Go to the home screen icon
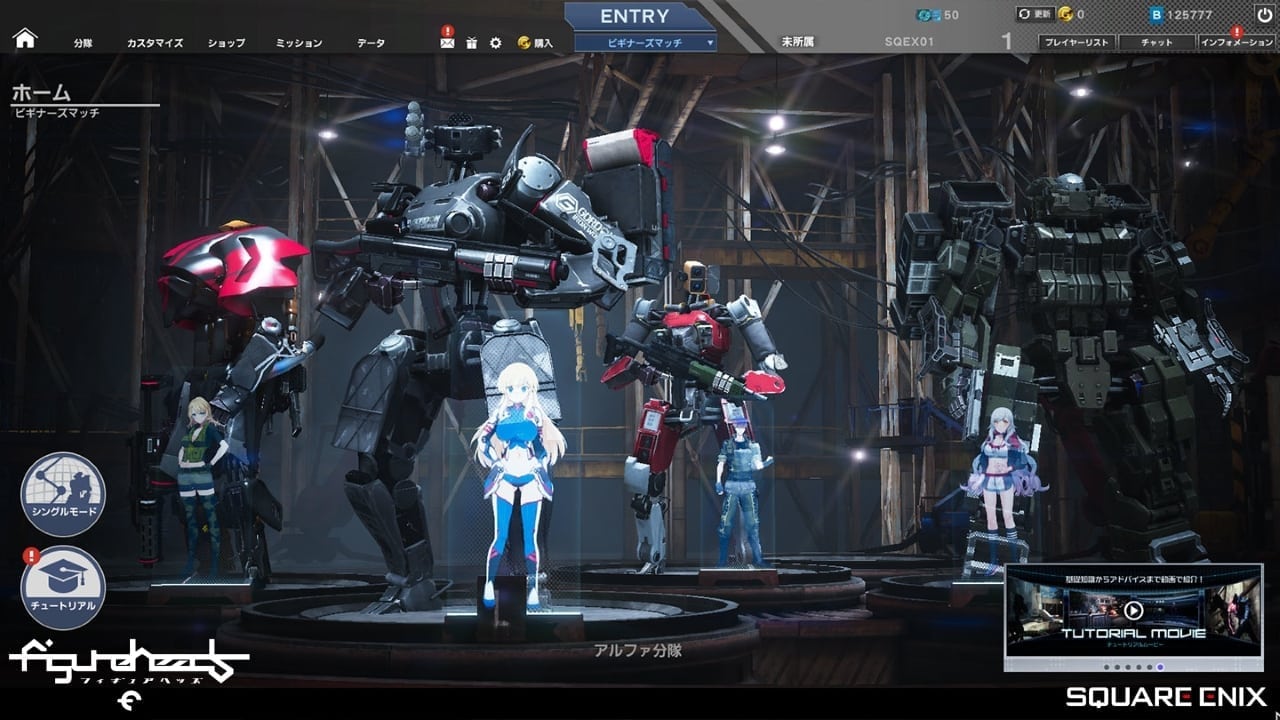This screenshot has height=720, width=1280. click(25, 39)
